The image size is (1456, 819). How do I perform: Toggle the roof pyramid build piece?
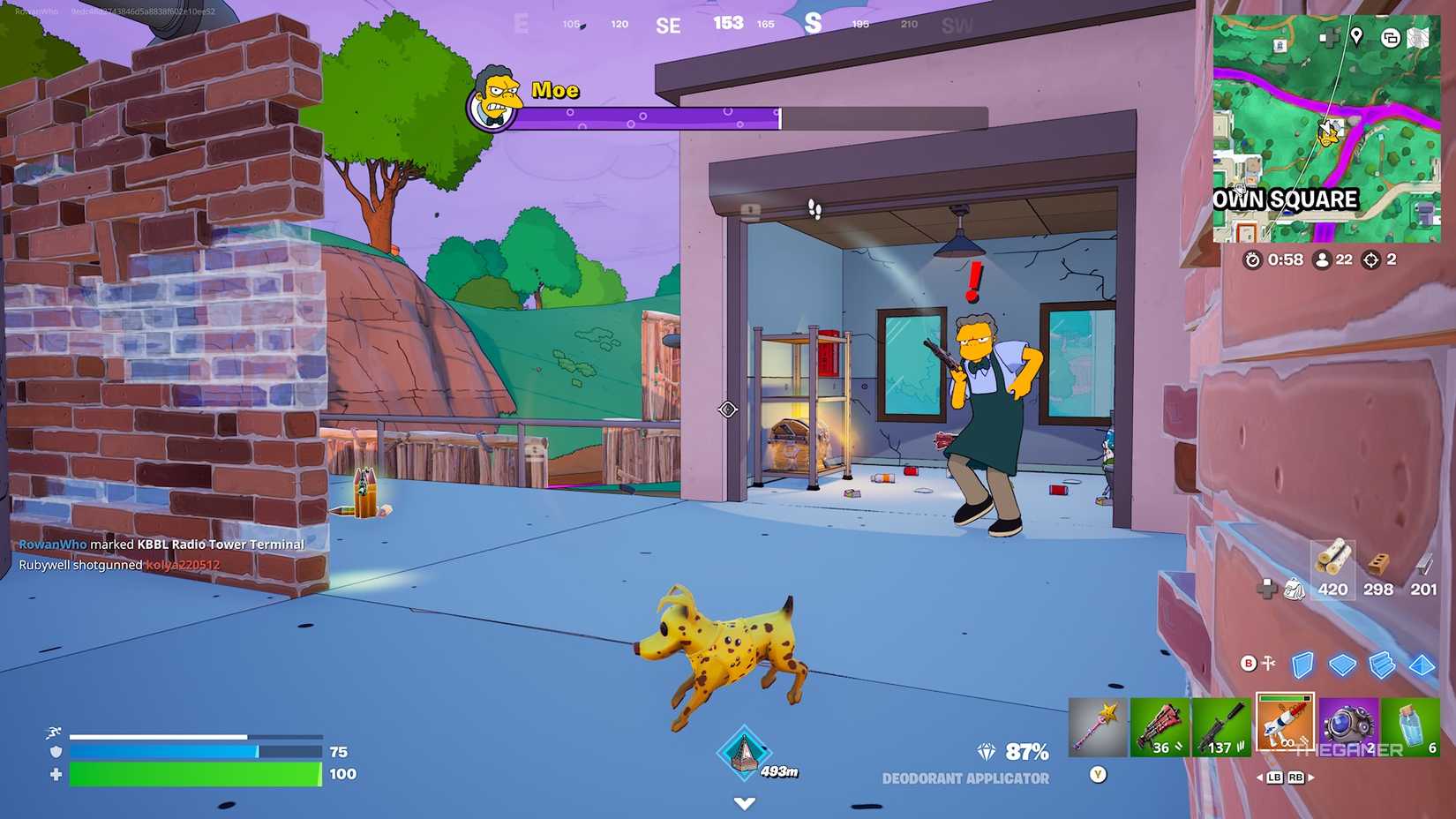[x=1422, y=665]
